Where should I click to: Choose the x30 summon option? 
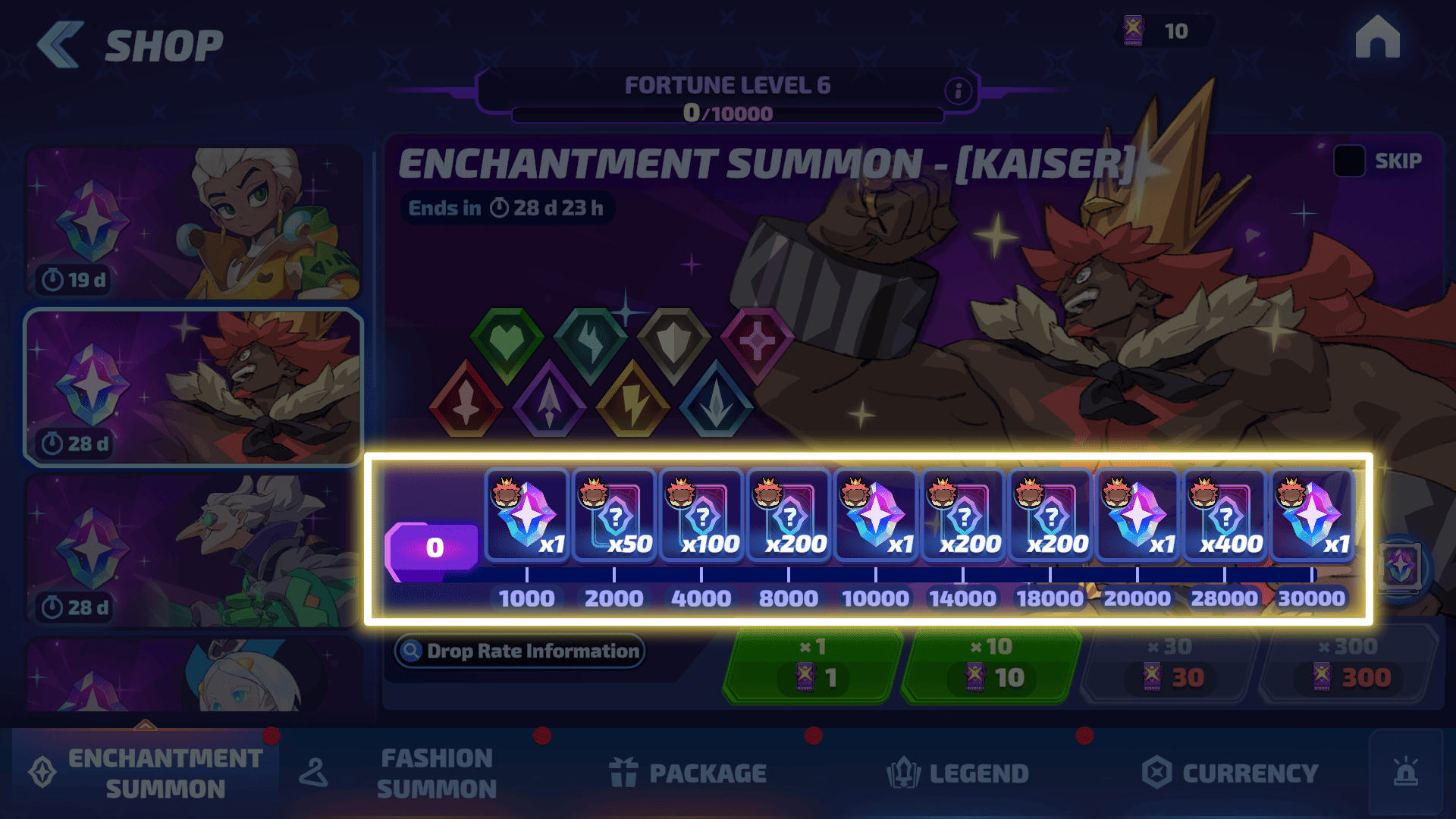click(1170, 666)
